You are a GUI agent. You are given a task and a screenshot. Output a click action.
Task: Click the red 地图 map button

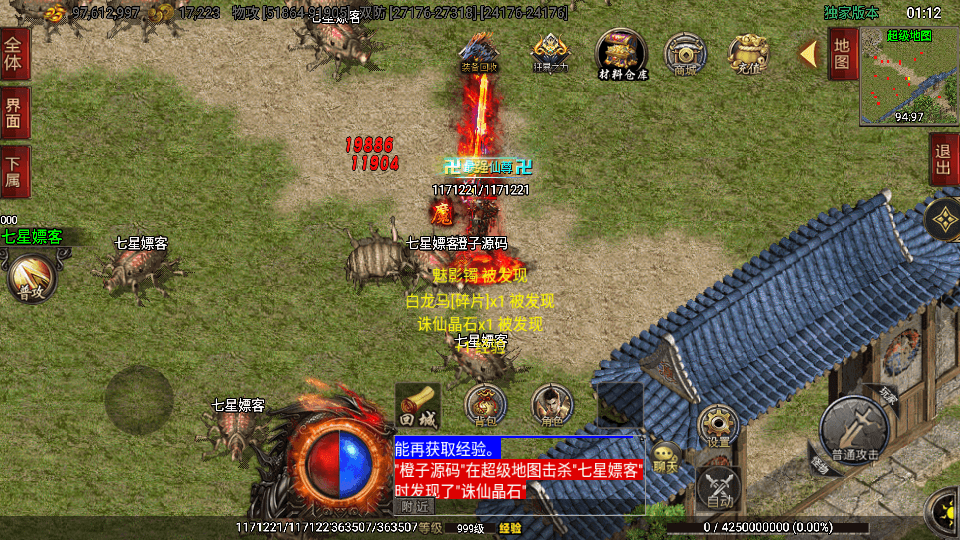click(842, 54)
